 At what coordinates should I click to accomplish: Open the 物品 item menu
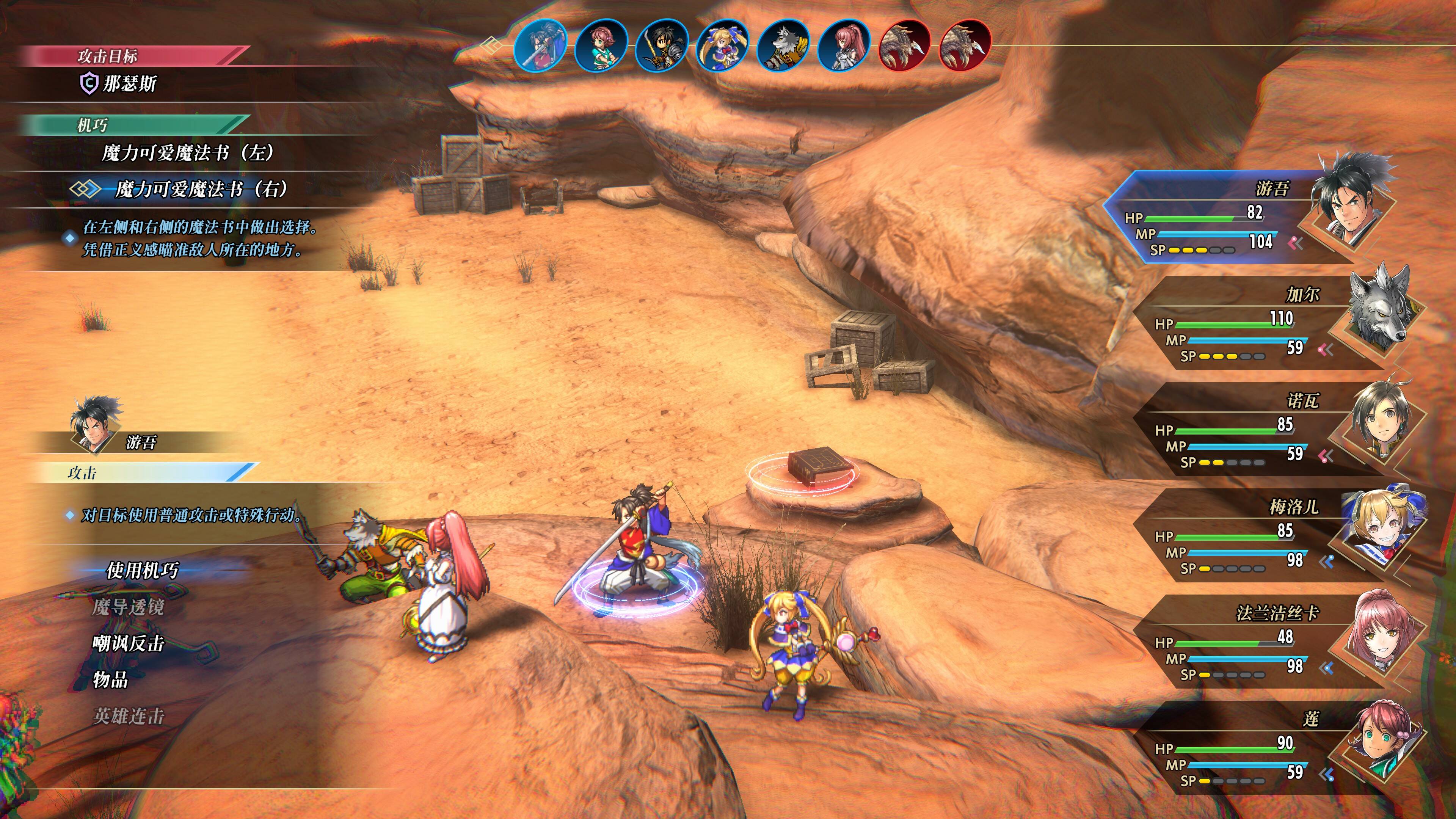(110, 679)
